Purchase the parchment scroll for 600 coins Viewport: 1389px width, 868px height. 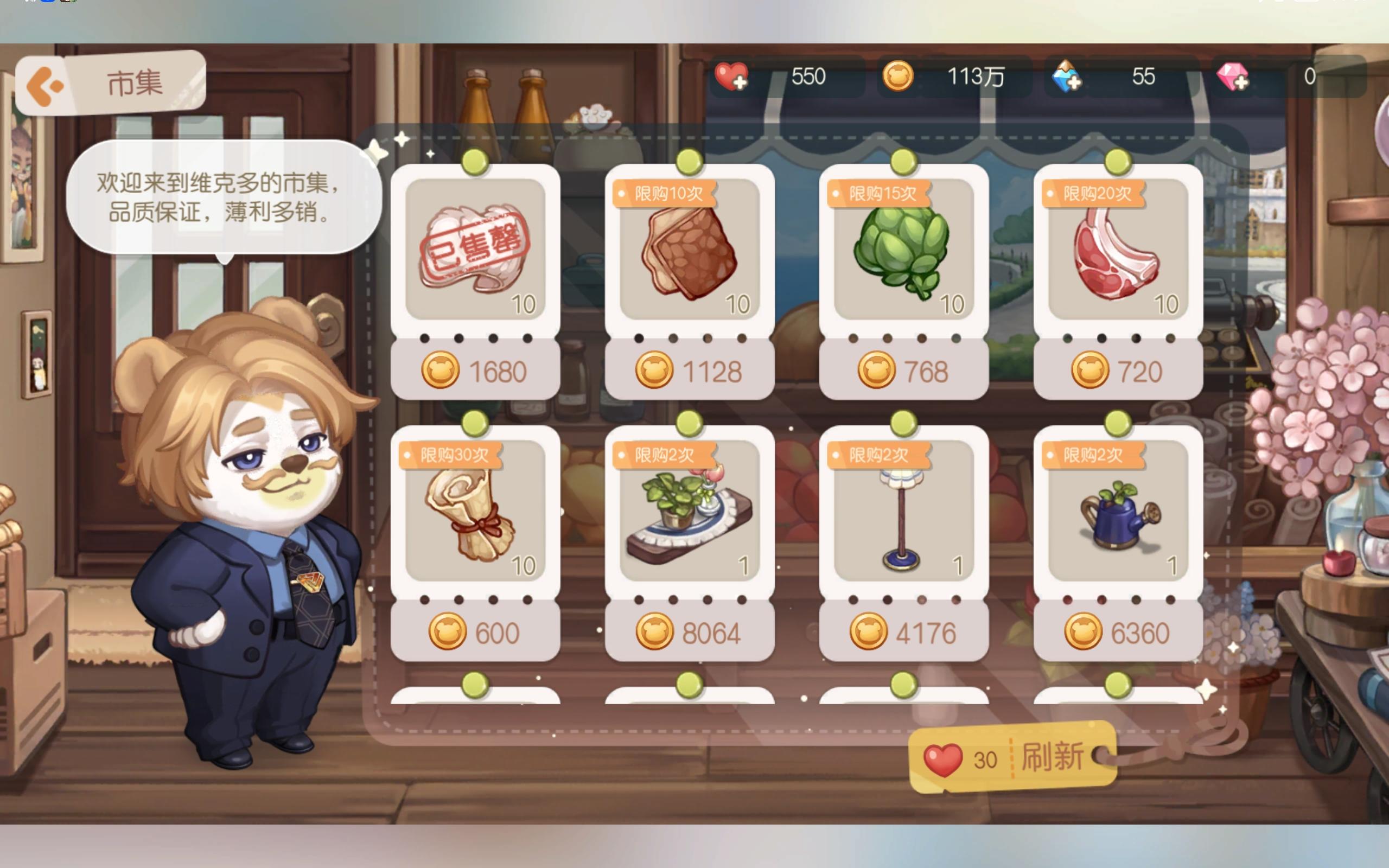475,631
